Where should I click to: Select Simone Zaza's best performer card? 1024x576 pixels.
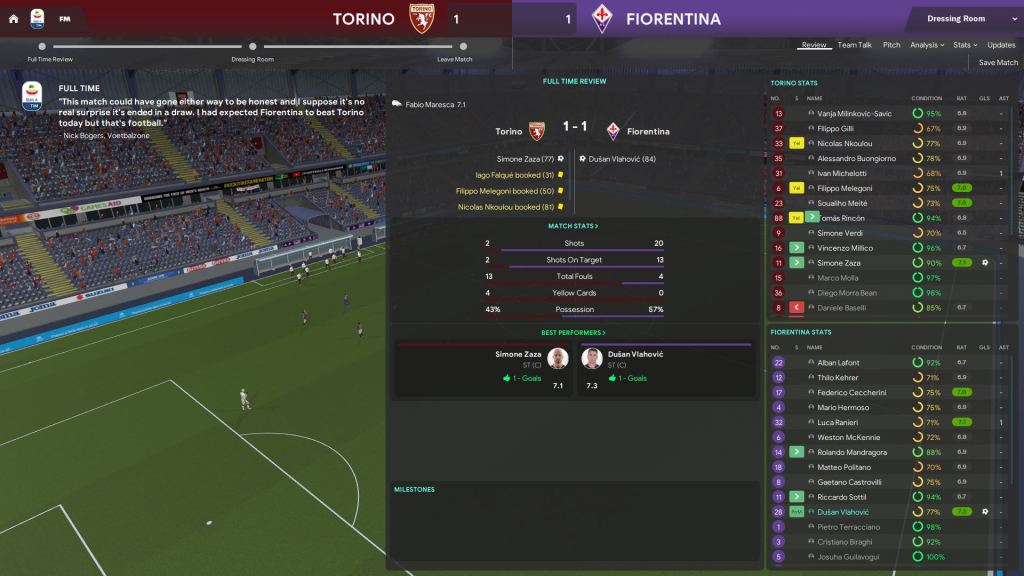click(x=483, y=367)
